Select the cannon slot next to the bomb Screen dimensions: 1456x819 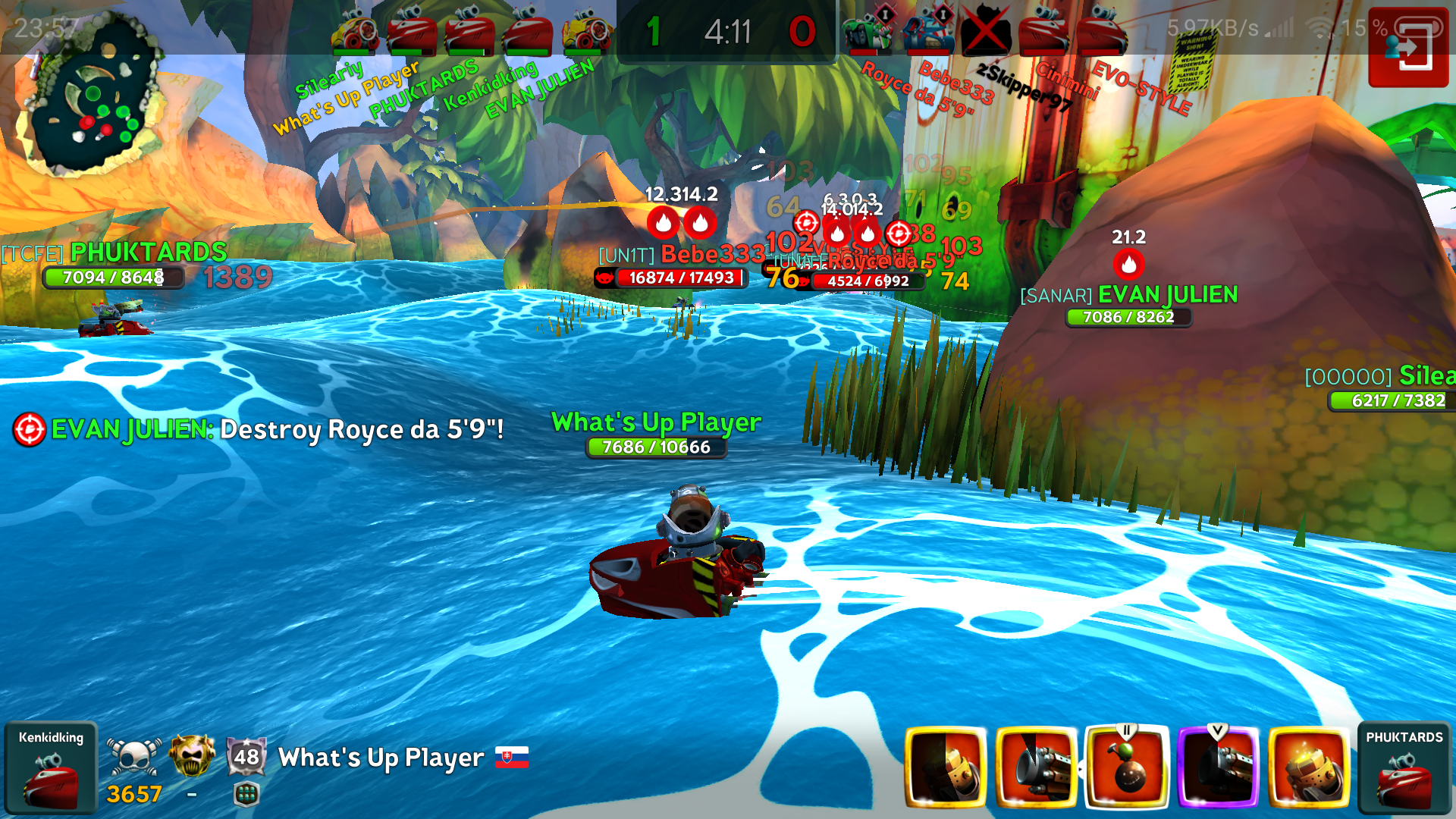(x=1036, y=767)
